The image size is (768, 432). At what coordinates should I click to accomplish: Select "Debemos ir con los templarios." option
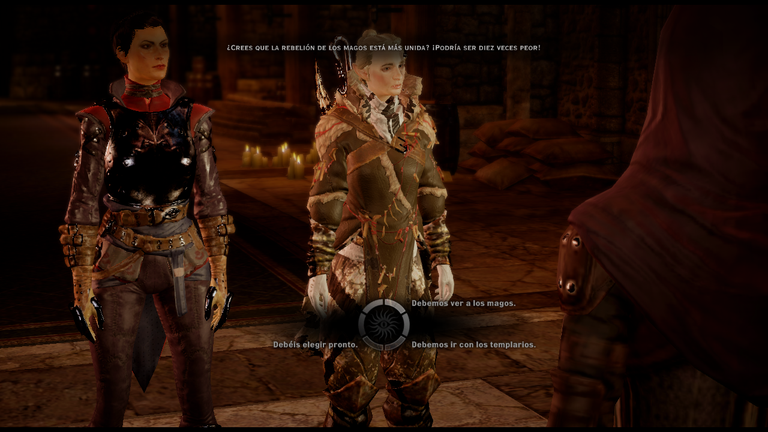tap(473, 344)
